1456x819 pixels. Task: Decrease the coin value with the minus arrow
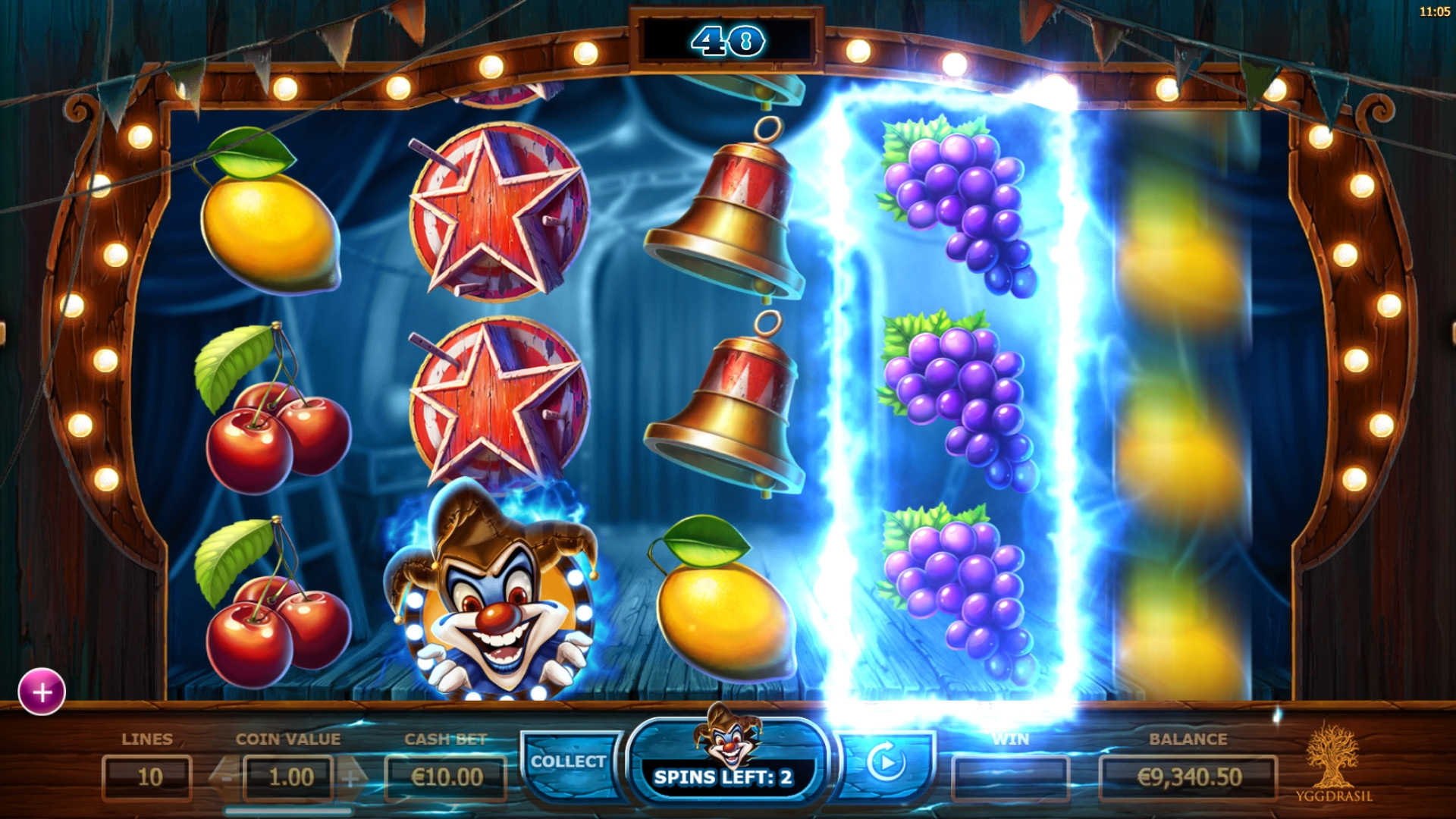coord(225,777)
